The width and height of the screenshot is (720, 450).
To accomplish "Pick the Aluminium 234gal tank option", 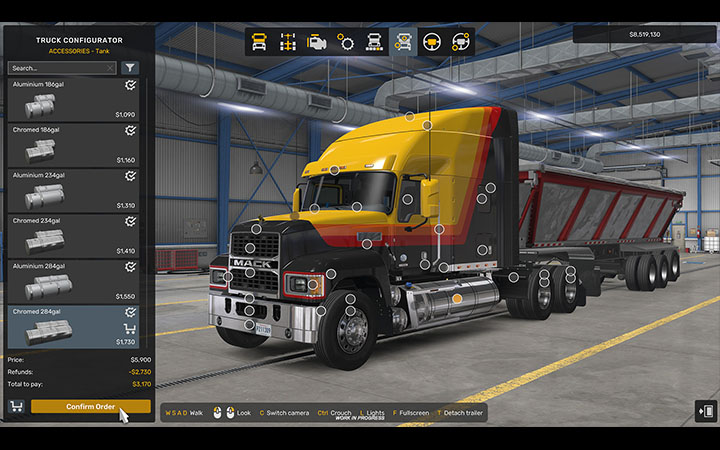I will pyautogui.click(x=75, y=190).
